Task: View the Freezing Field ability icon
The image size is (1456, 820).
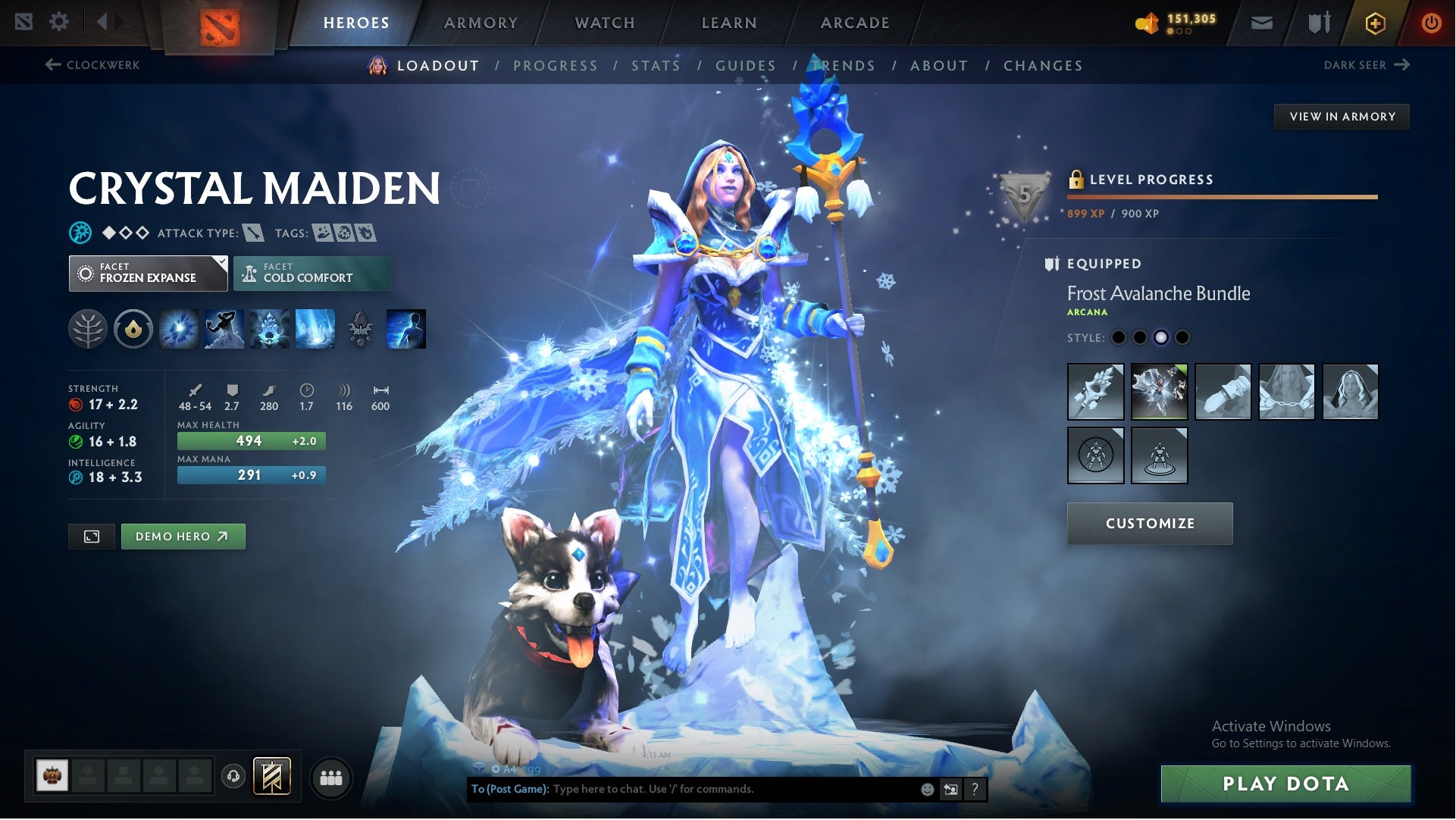Action: [x=316, y=329]
